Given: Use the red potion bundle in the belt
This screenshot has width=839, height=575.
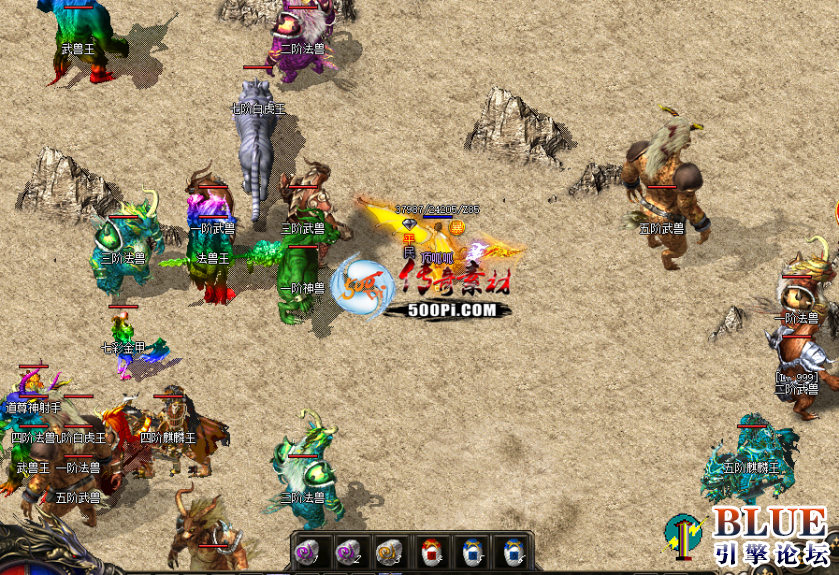Looking at the screenshot, I should pyautogui.click(x=430, y=551).
